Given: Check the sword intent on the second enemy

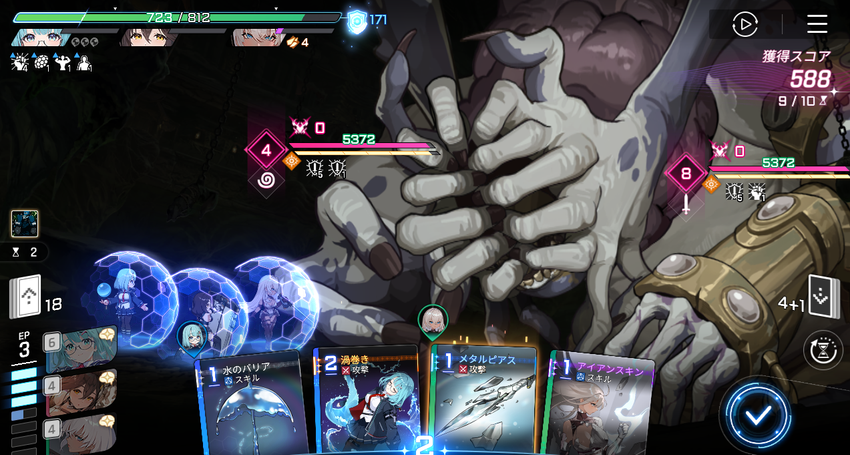Looking at the screenshot, I should (x=685, y=204).
